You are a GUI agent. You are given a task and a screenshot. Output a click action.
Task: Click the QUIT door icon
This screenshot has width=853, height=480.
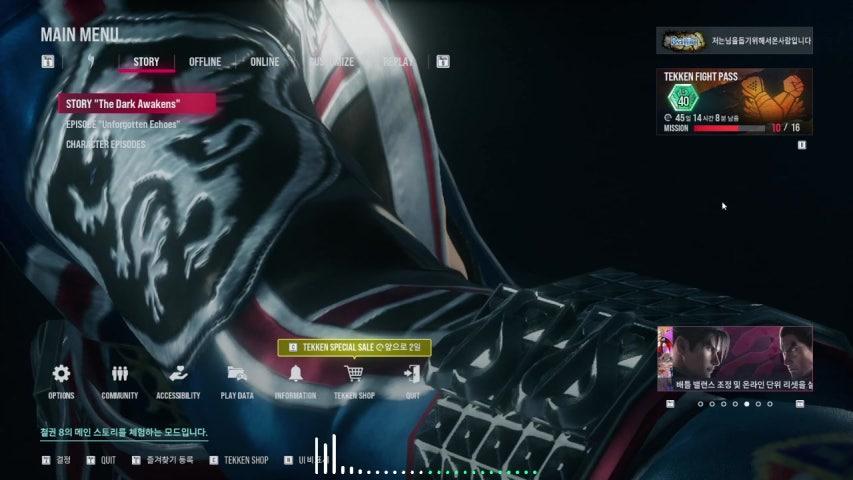pyautogui.click(x=412, y=375)
